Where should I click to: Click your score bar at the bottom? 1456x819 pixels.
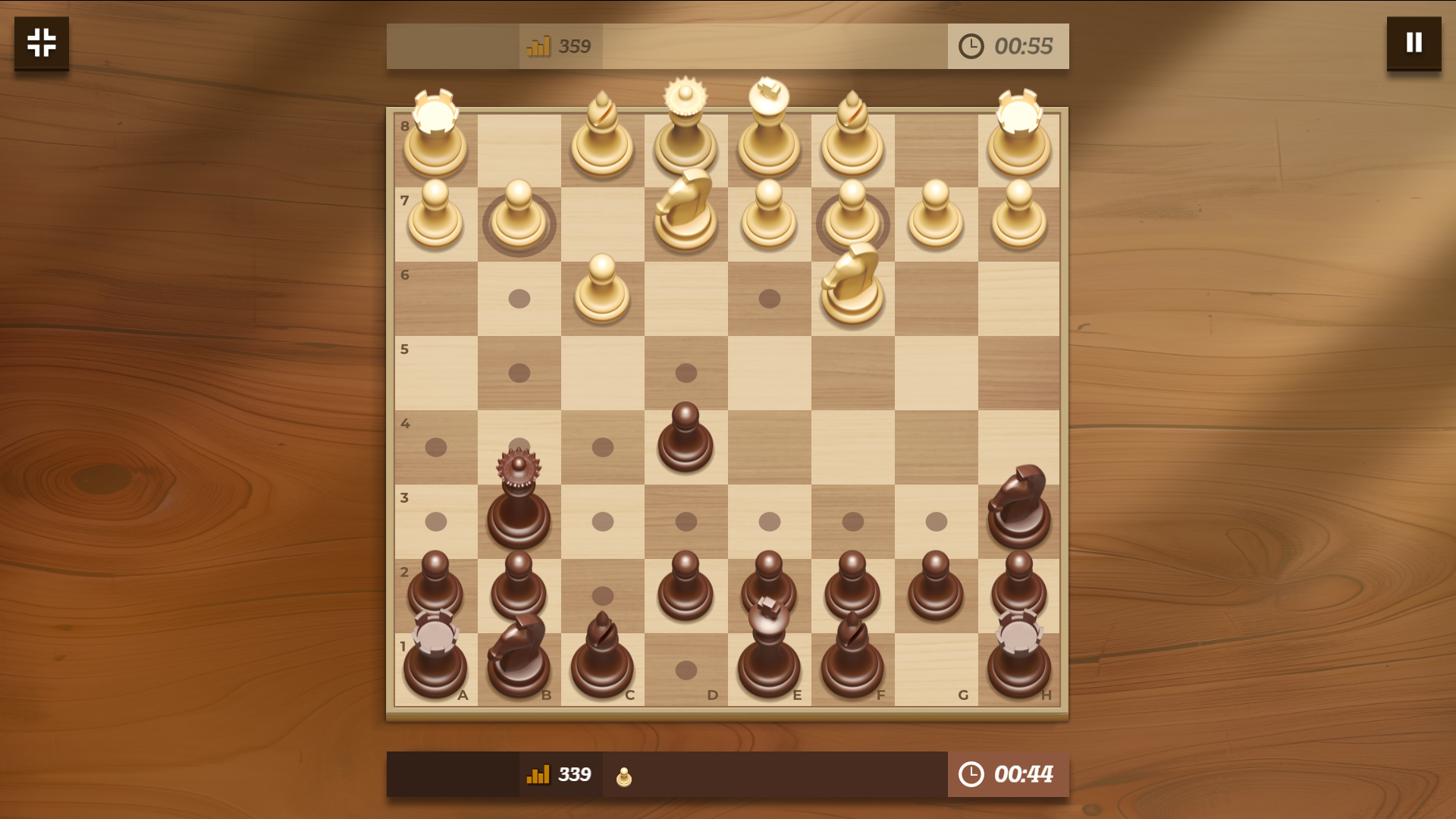(728, 775)
